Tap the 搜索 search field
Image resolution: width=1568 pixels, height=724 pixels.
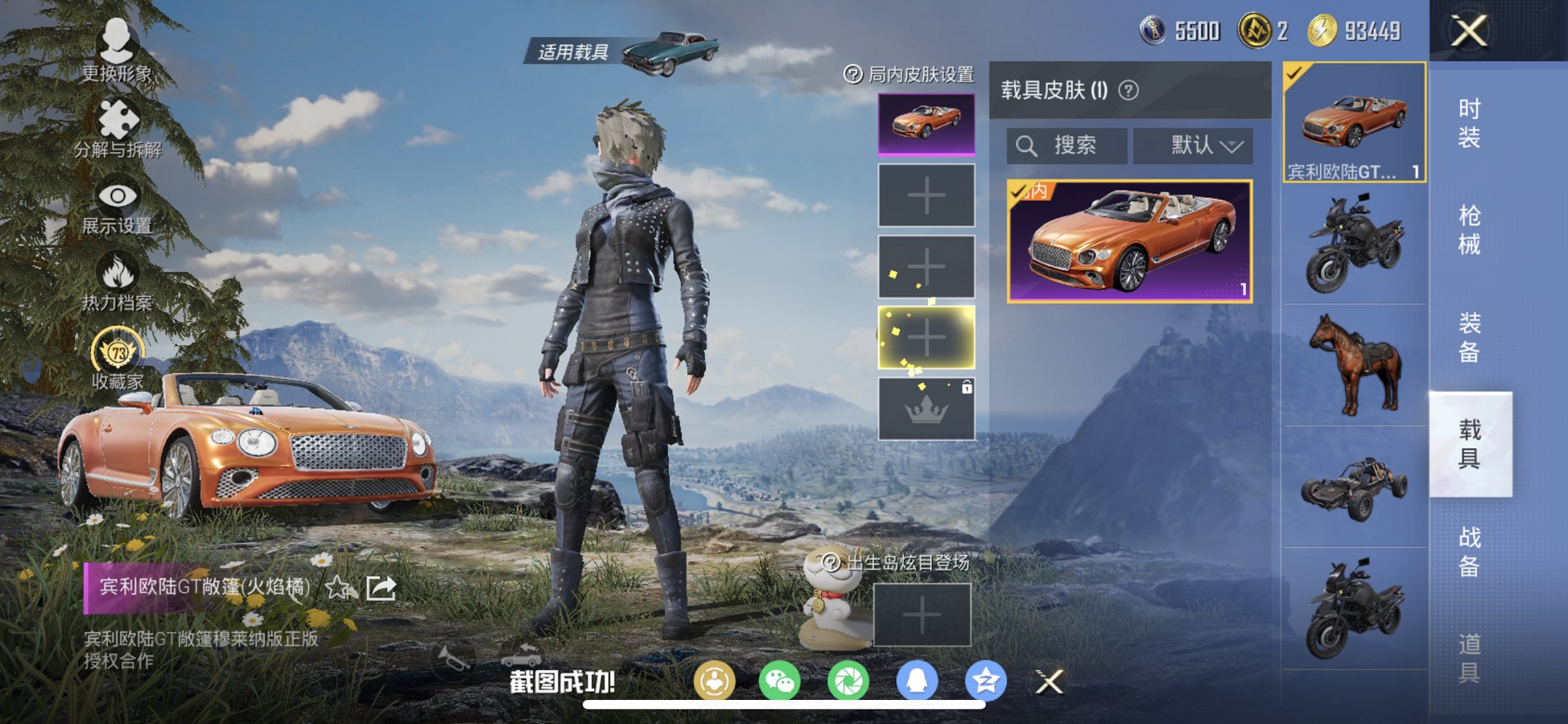pos(1067,145)
